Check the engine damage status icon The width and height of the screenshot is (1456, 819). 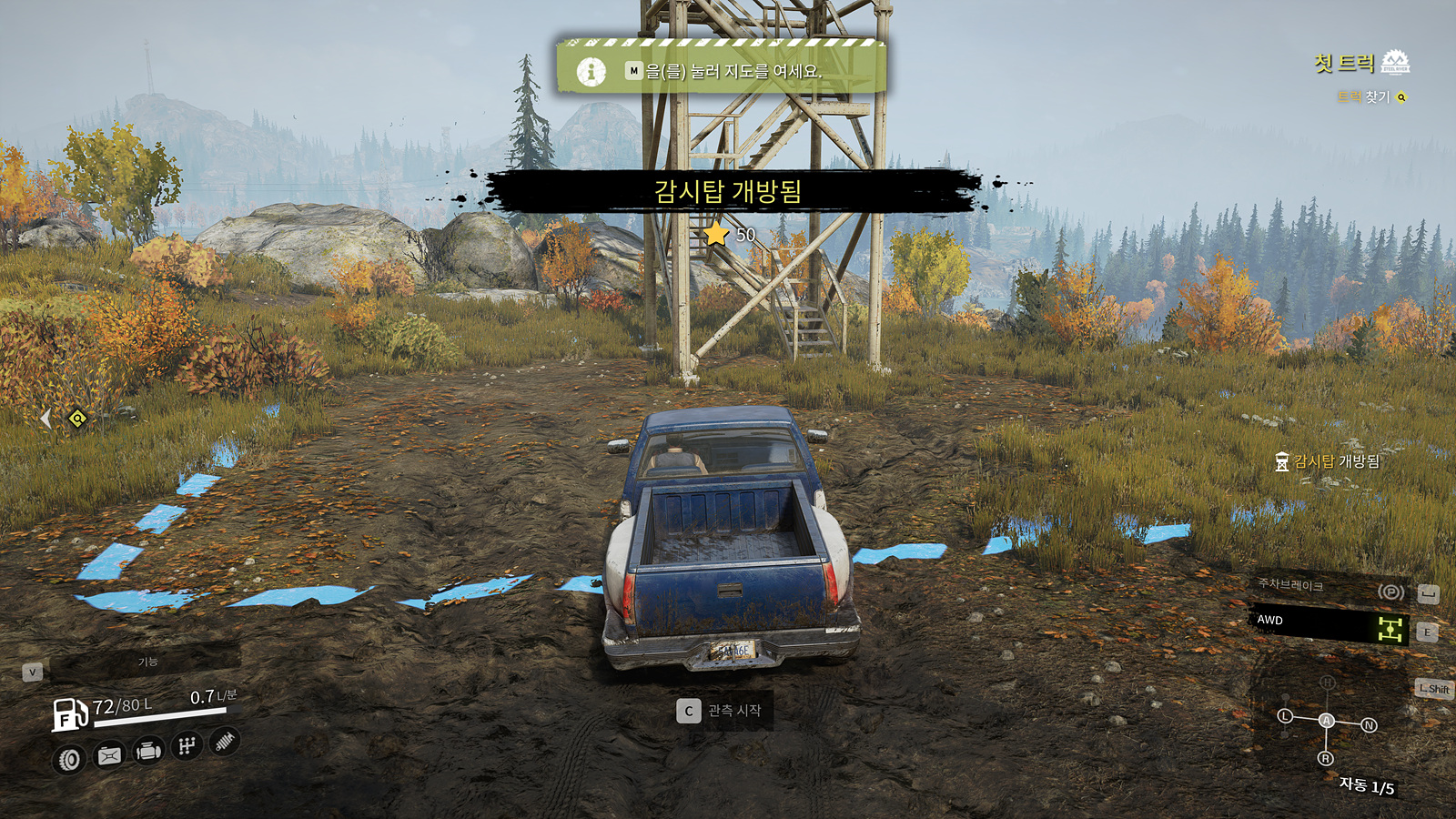(148, 751)
